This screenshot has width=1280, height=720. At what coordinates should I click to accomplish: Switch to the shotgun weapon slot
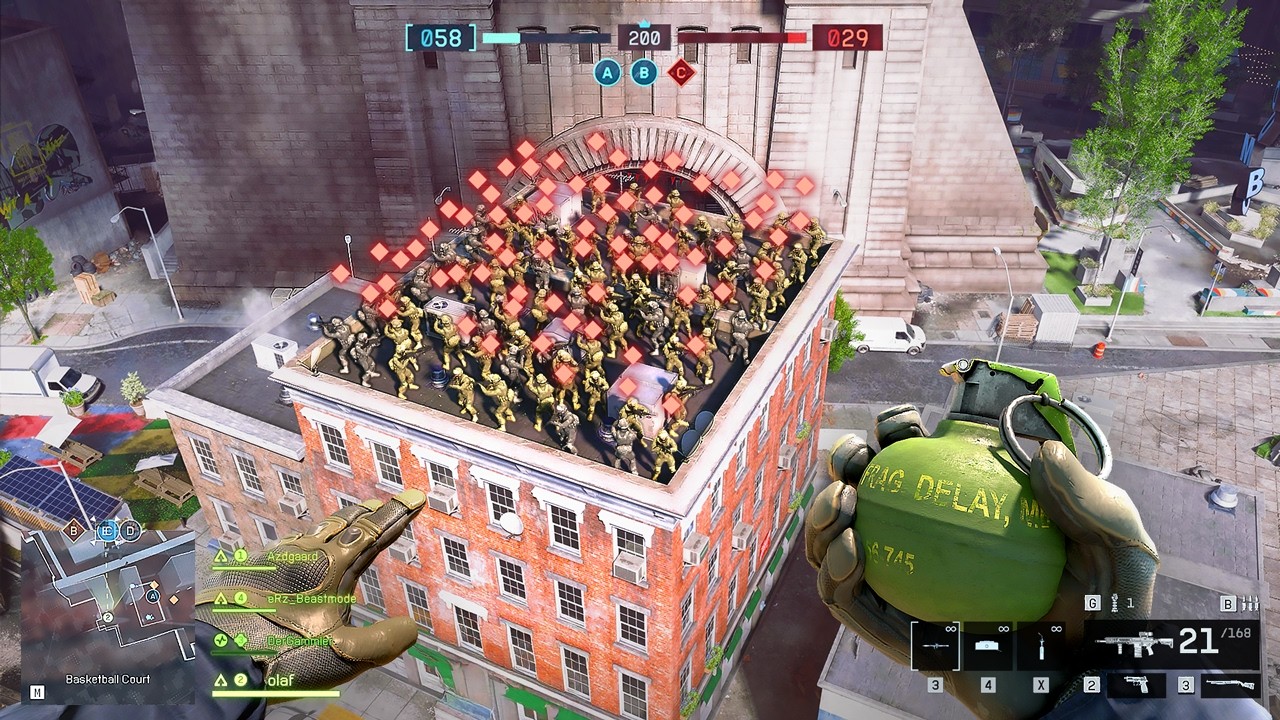1227,684
